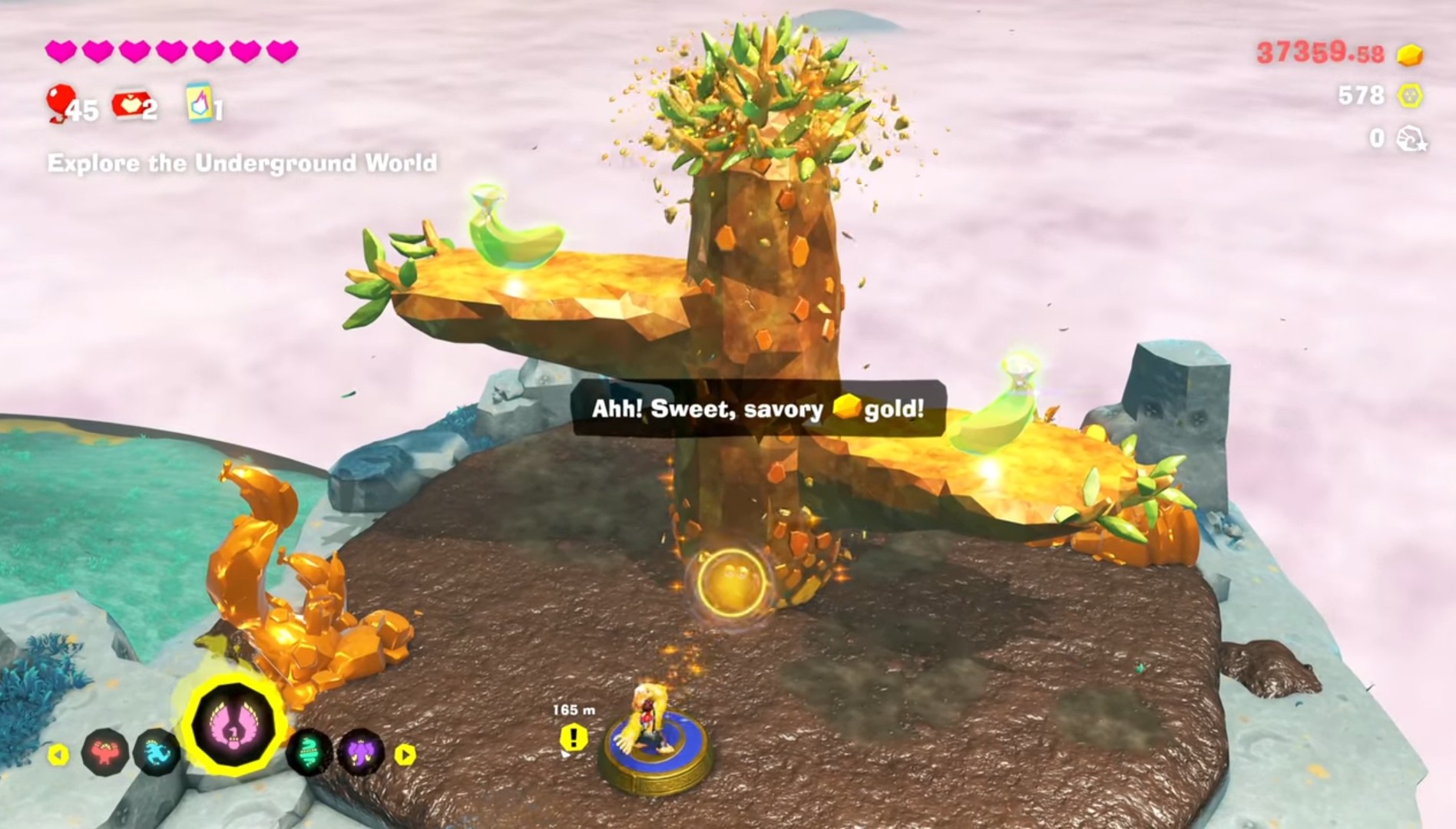Open the Explore the Underground World objective

point(242,163)
